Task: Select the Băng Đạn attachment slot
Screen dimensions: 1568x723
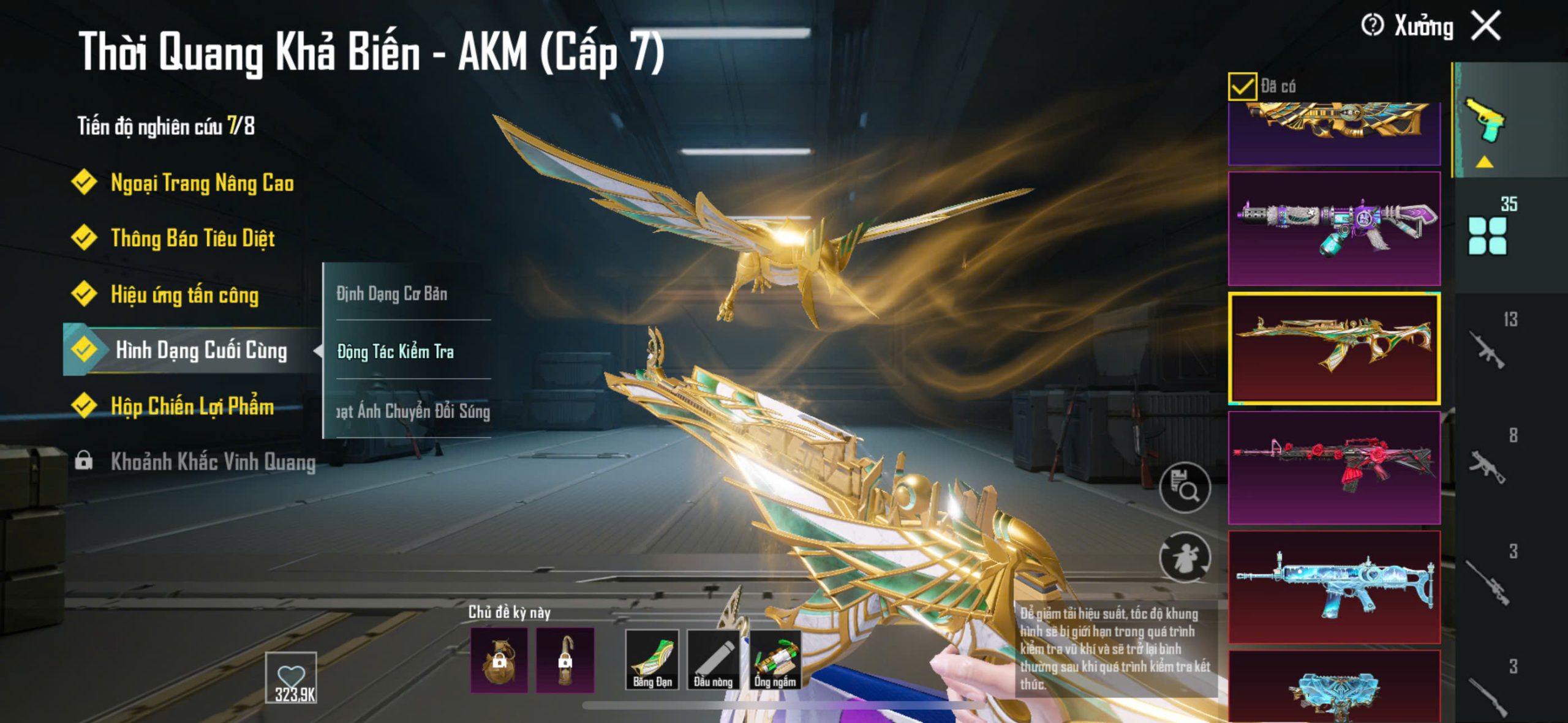Action: [652, 660]
